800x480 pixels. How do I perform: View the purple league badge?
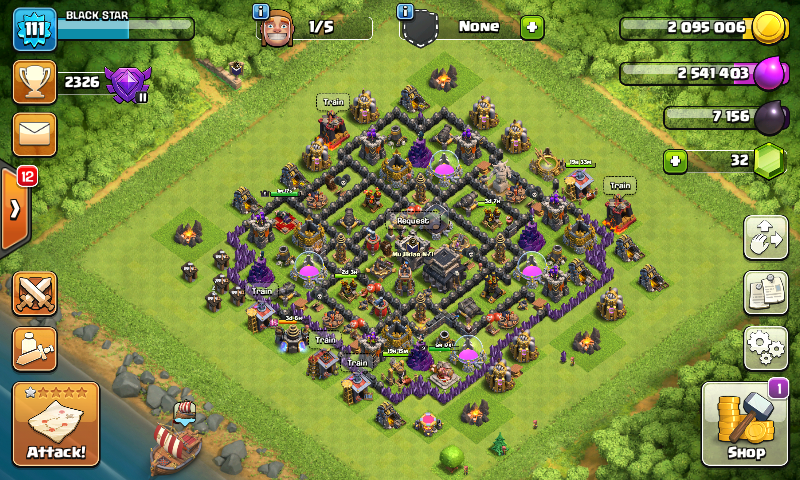coord(127,84)
